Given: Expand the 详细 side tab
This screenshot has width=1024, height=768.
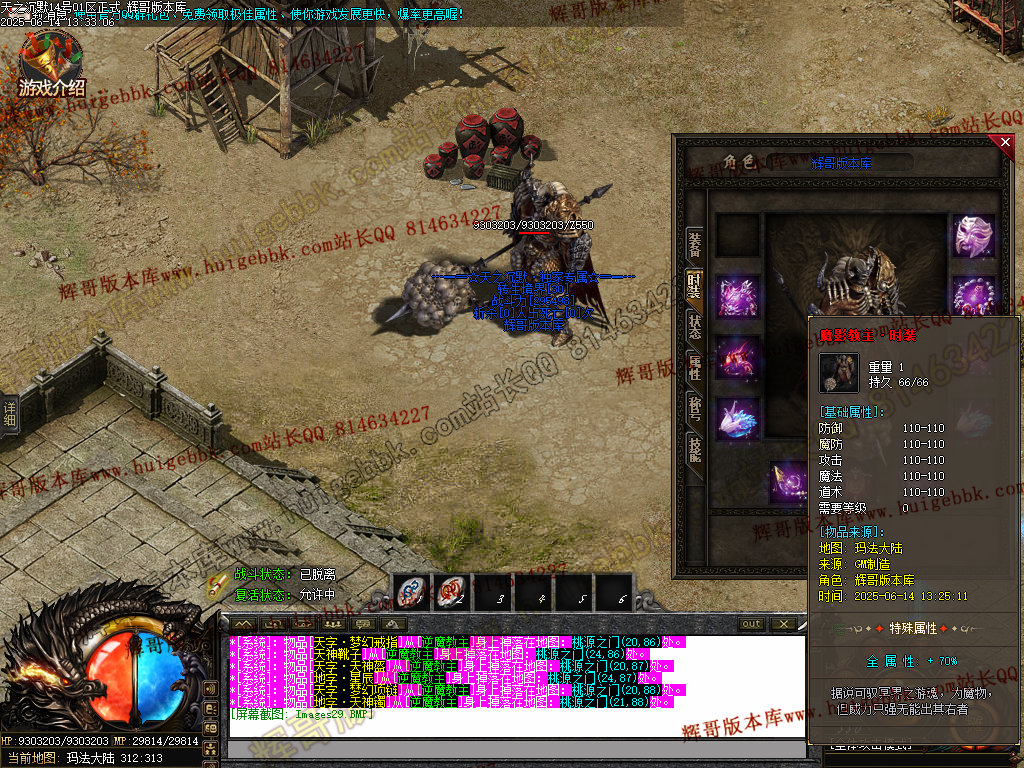Looking at the screenshot, I should pyautogui.click(x=10, y=414).
